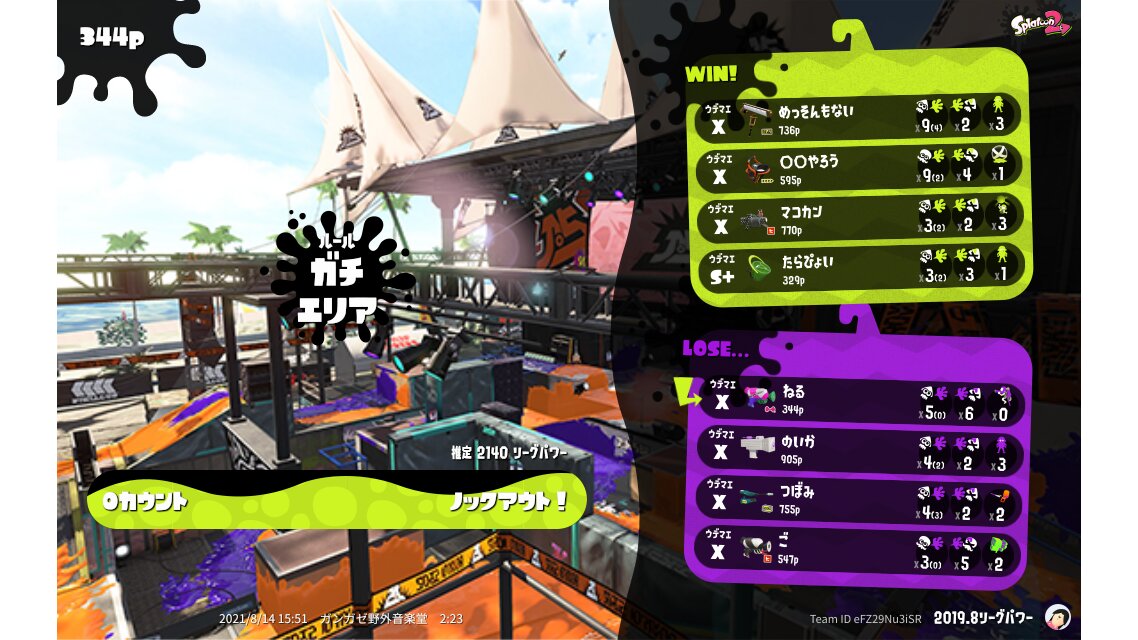This screenshot has height=640, width=1138.
Task: Select player row 〇〇やろう
Action: tap(860, 167)
